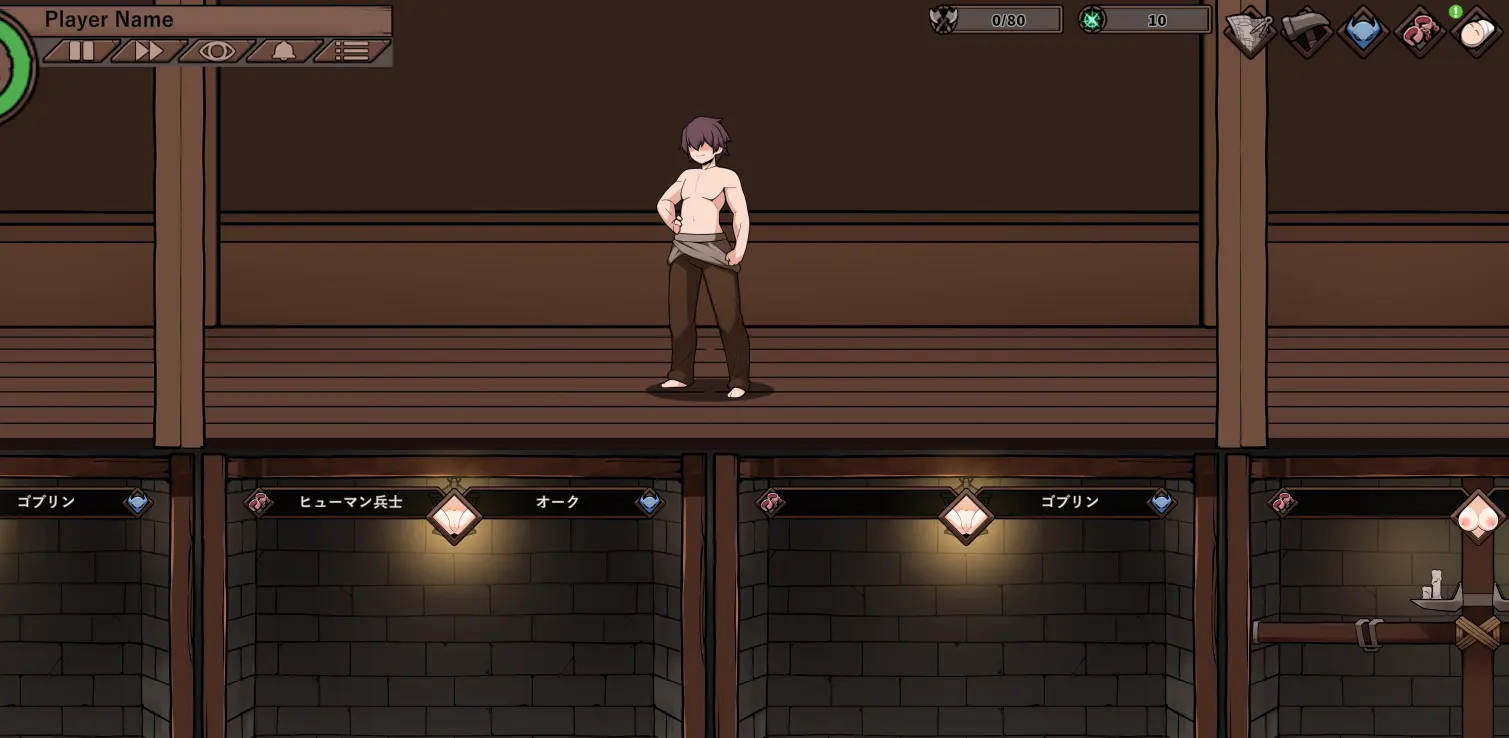The height and width of the screenshot is (738, 1509).
Task: Select the flesh icon next to ヒューマン兵士
Action: click(260, 502)
